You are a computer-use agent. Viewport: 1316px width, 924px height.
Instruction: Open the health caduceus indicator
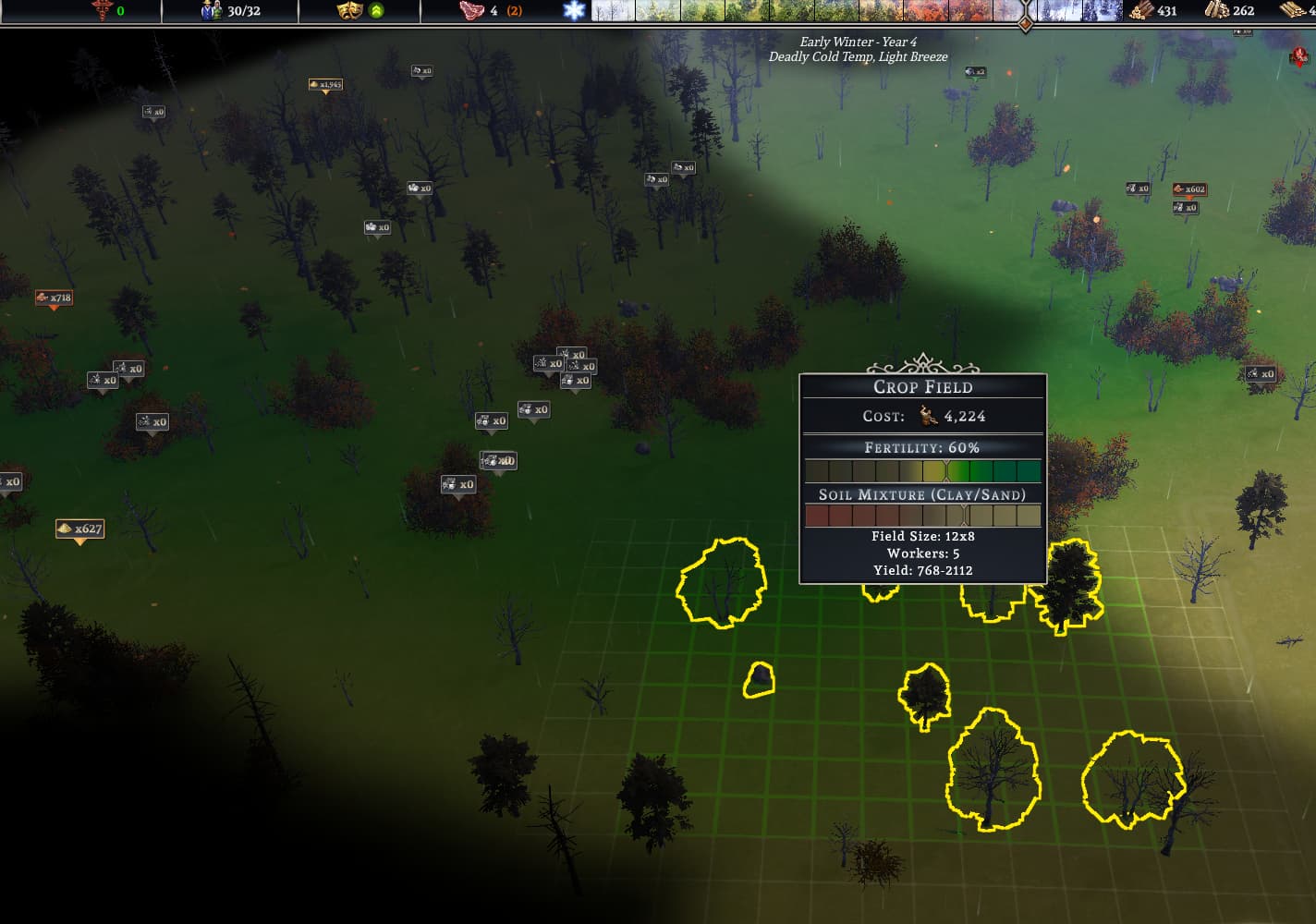click(102, 10)
